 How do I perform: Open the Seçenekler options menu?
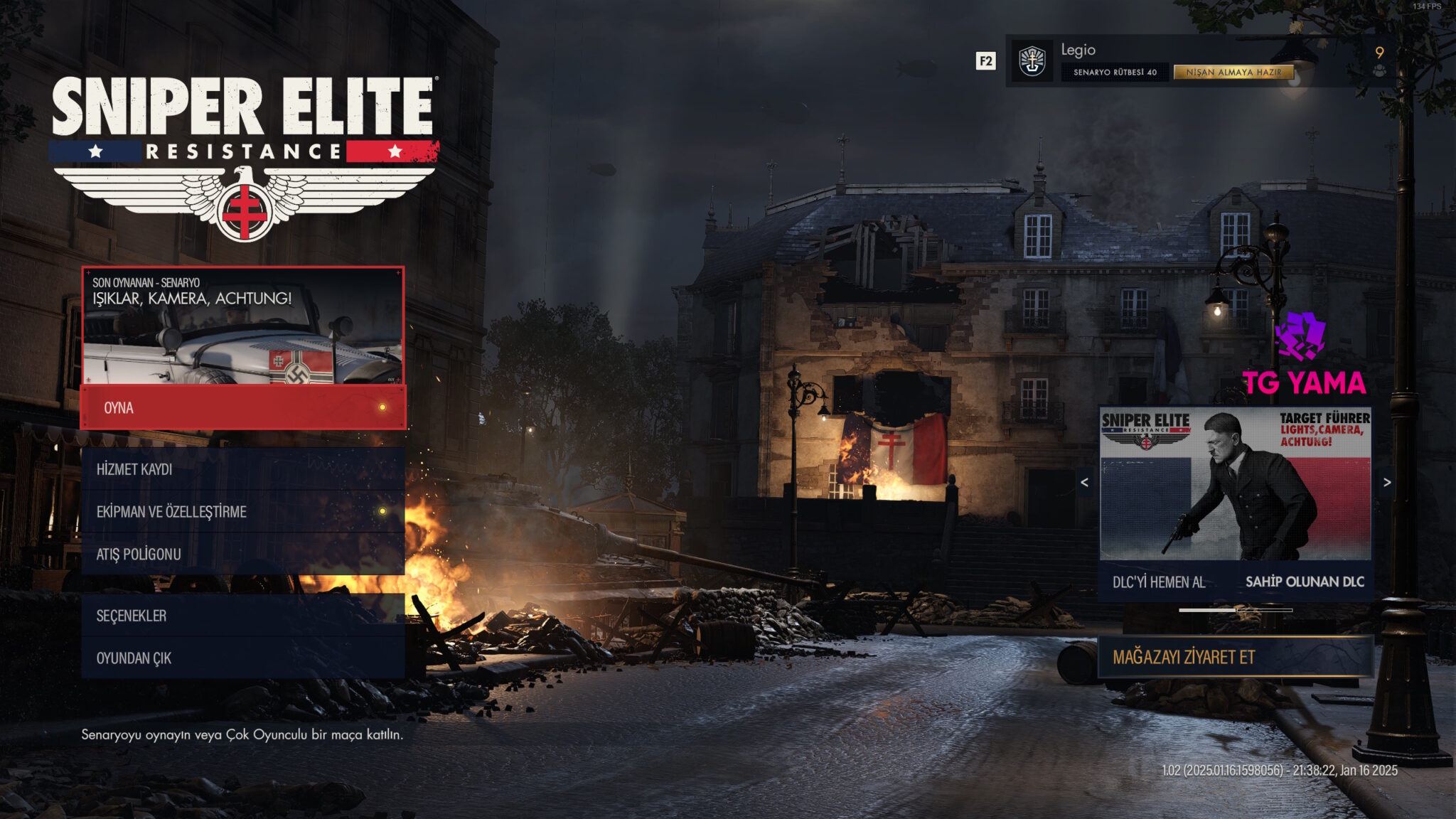click(243, 616)
